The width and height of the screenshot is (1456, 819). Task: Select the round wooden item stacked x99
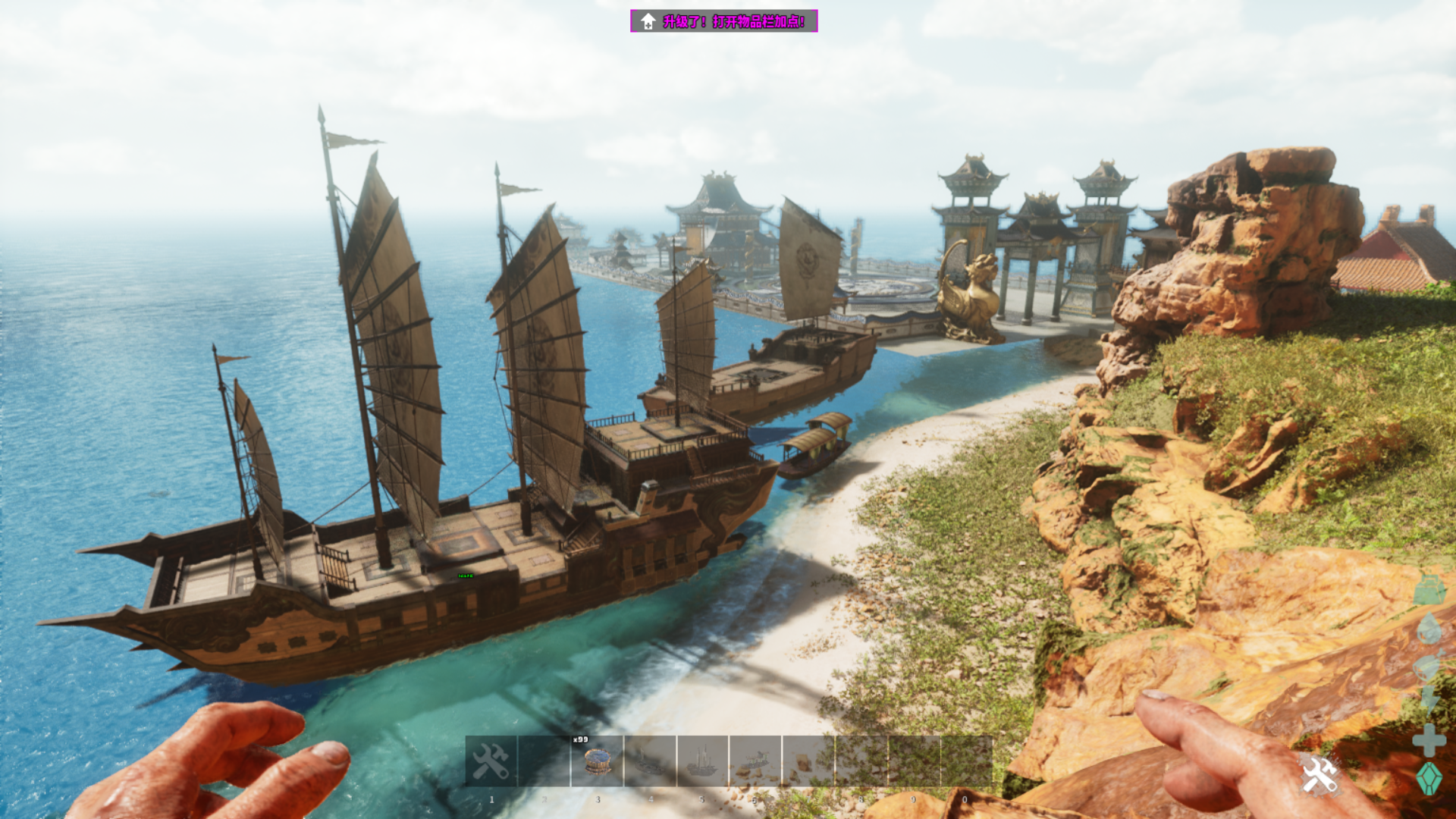[597, 761]
